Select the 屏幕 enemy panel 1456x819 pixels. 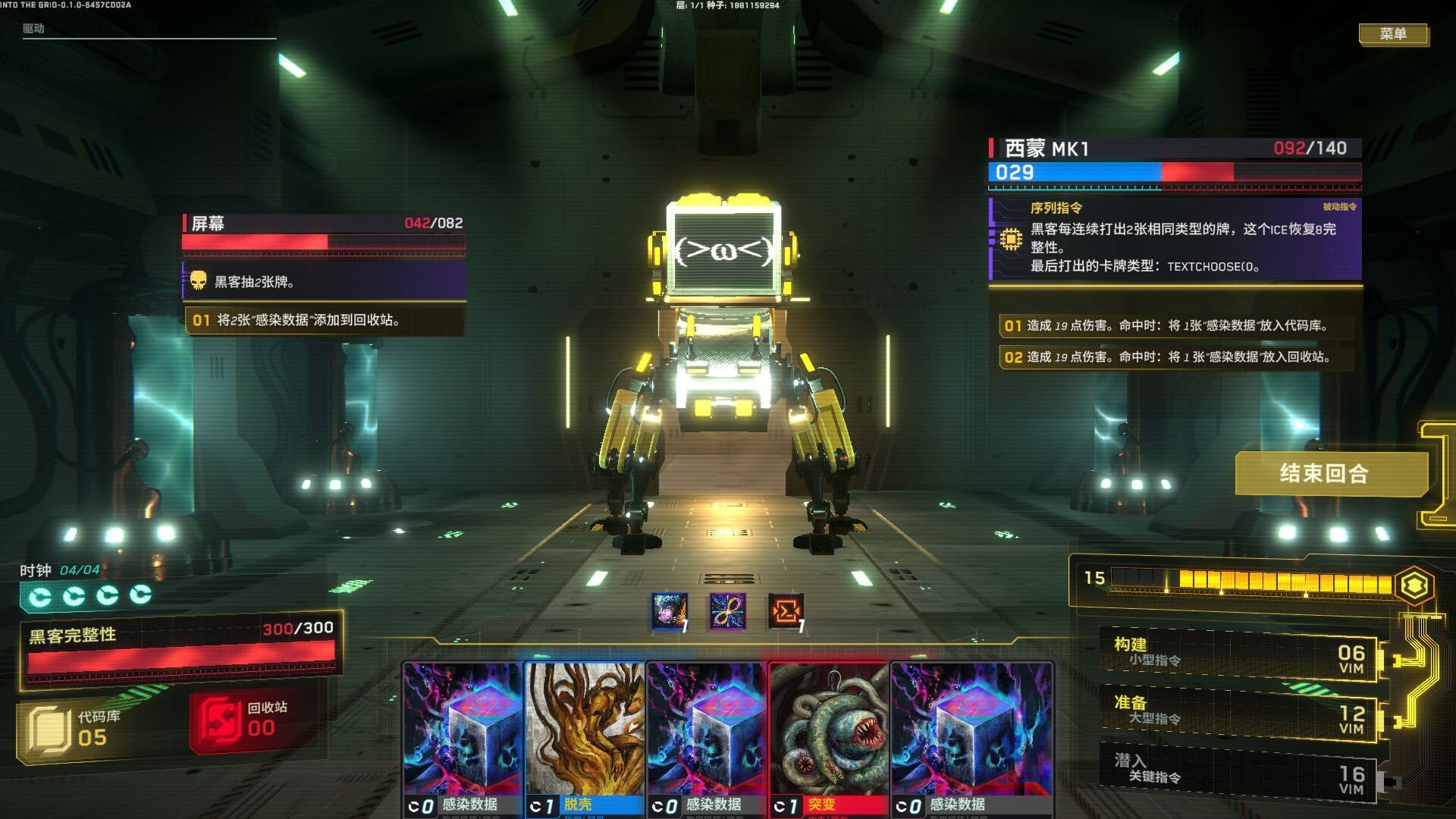324,232
